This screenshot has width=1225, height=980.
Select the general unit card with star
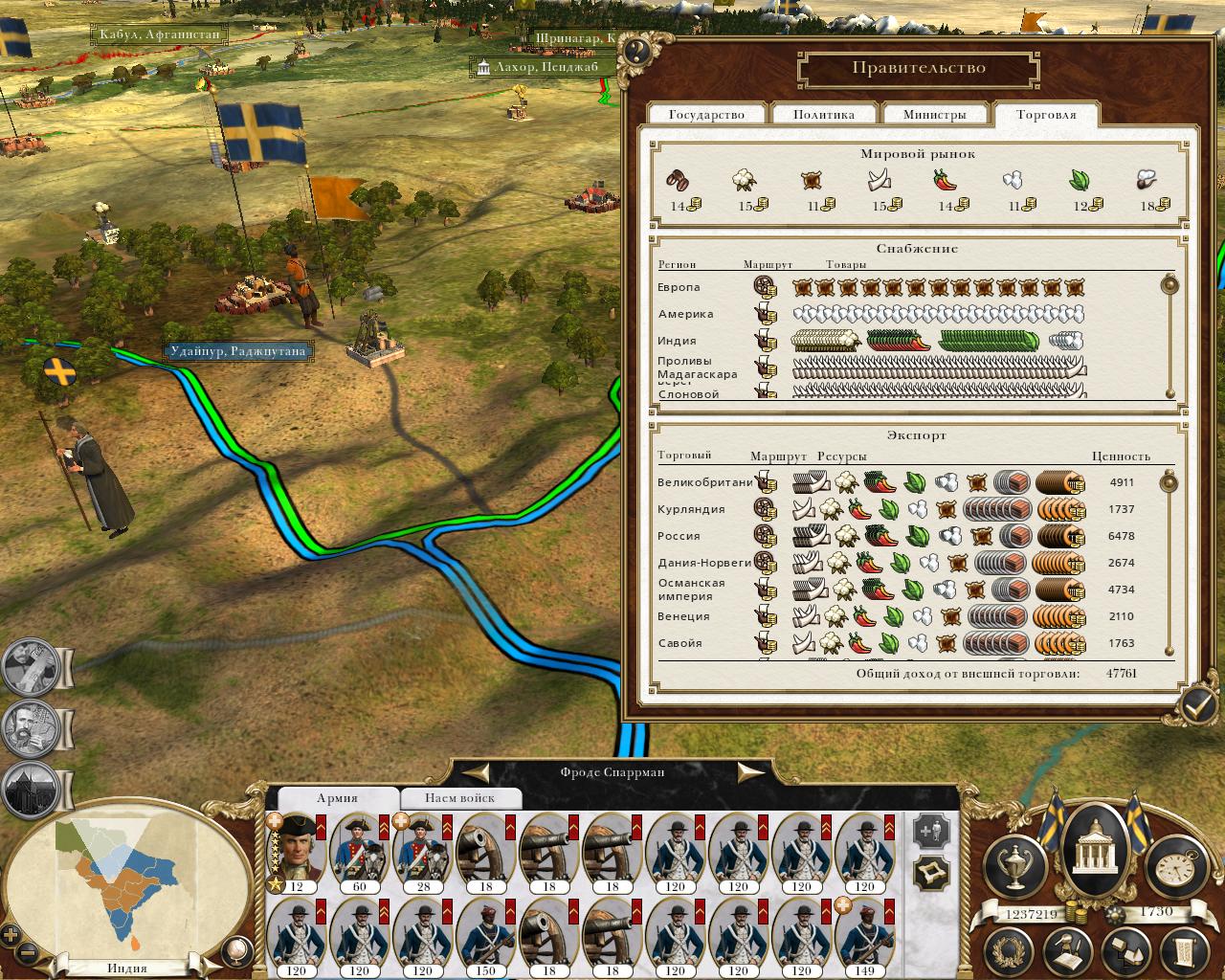pos(297,852)
